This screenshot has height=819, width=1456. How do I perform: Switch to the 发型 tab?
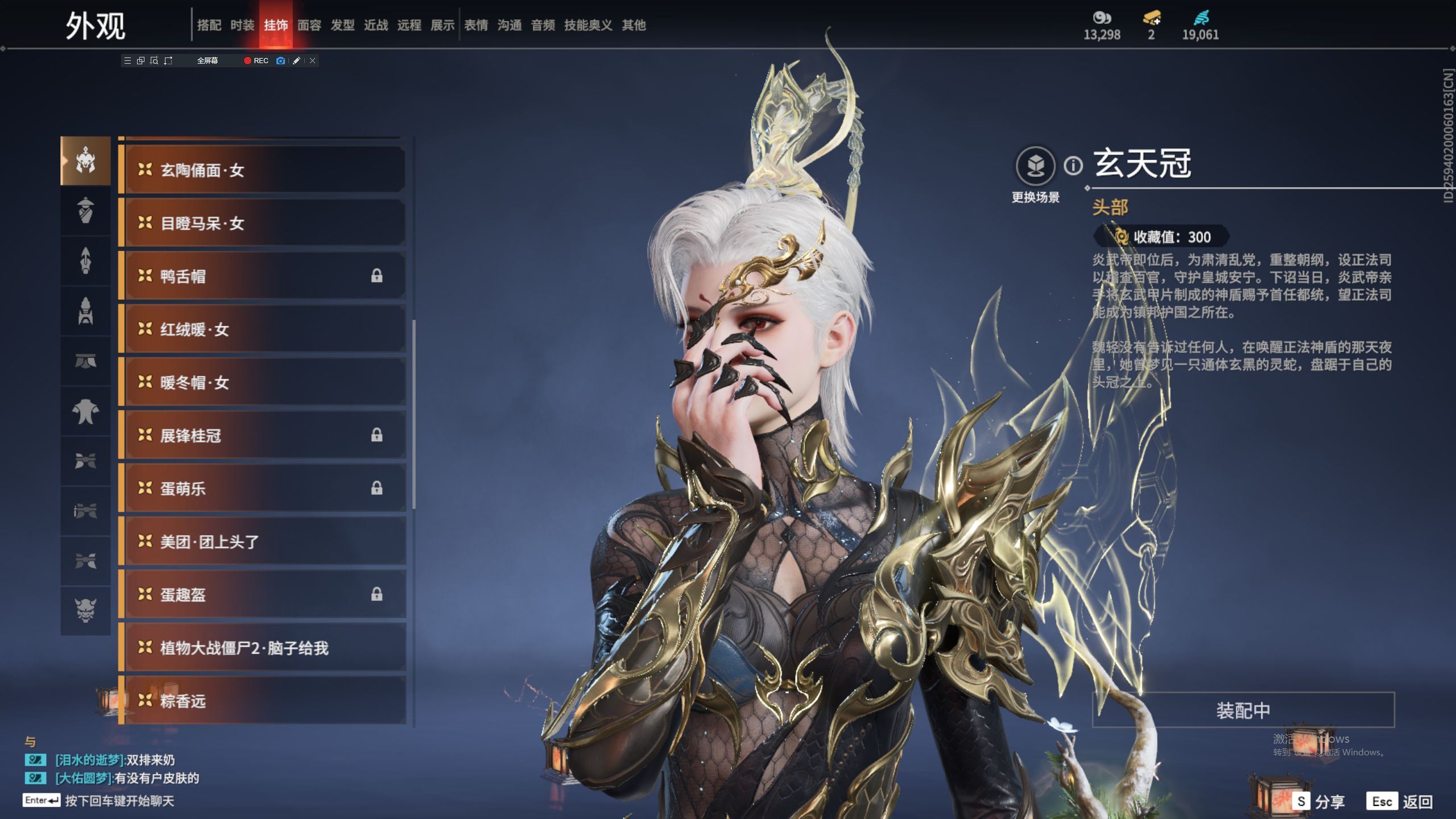(x=342, y=25)
